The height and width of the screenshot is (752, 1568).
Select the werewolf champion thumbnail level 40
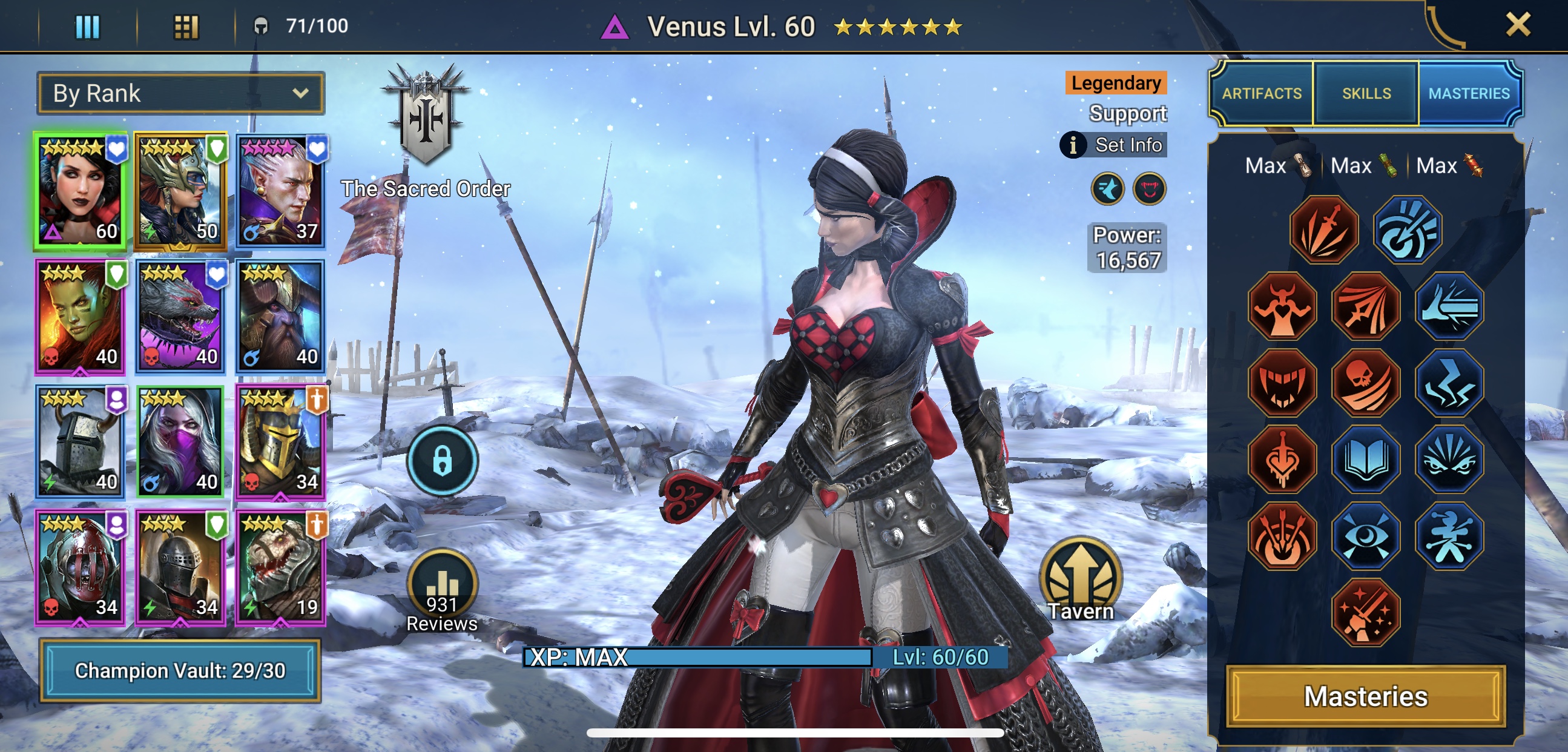pyautogui.click(x=180, y=315)
